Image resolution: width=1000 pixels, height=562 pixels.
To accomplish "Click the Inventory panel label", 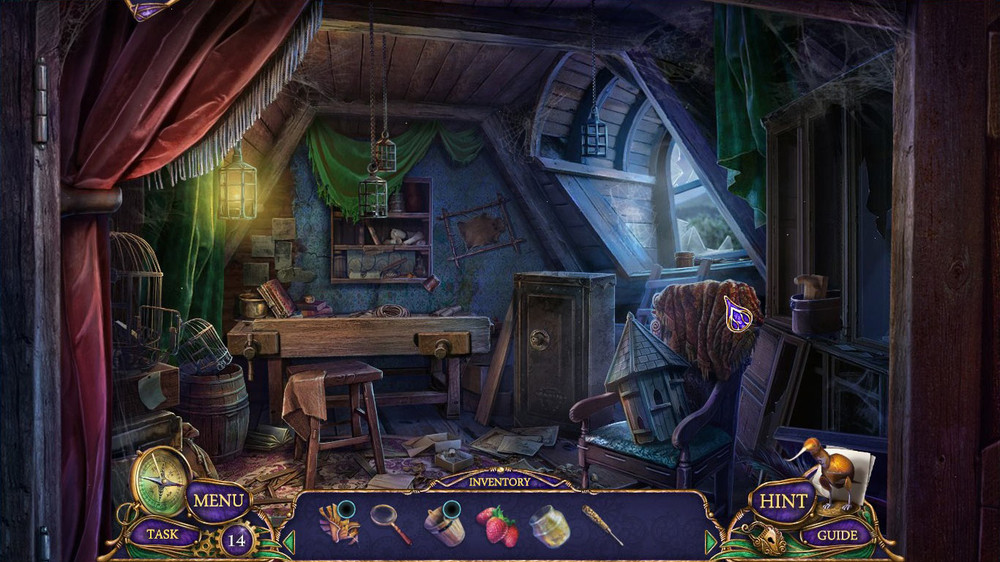I will [500, 482].
